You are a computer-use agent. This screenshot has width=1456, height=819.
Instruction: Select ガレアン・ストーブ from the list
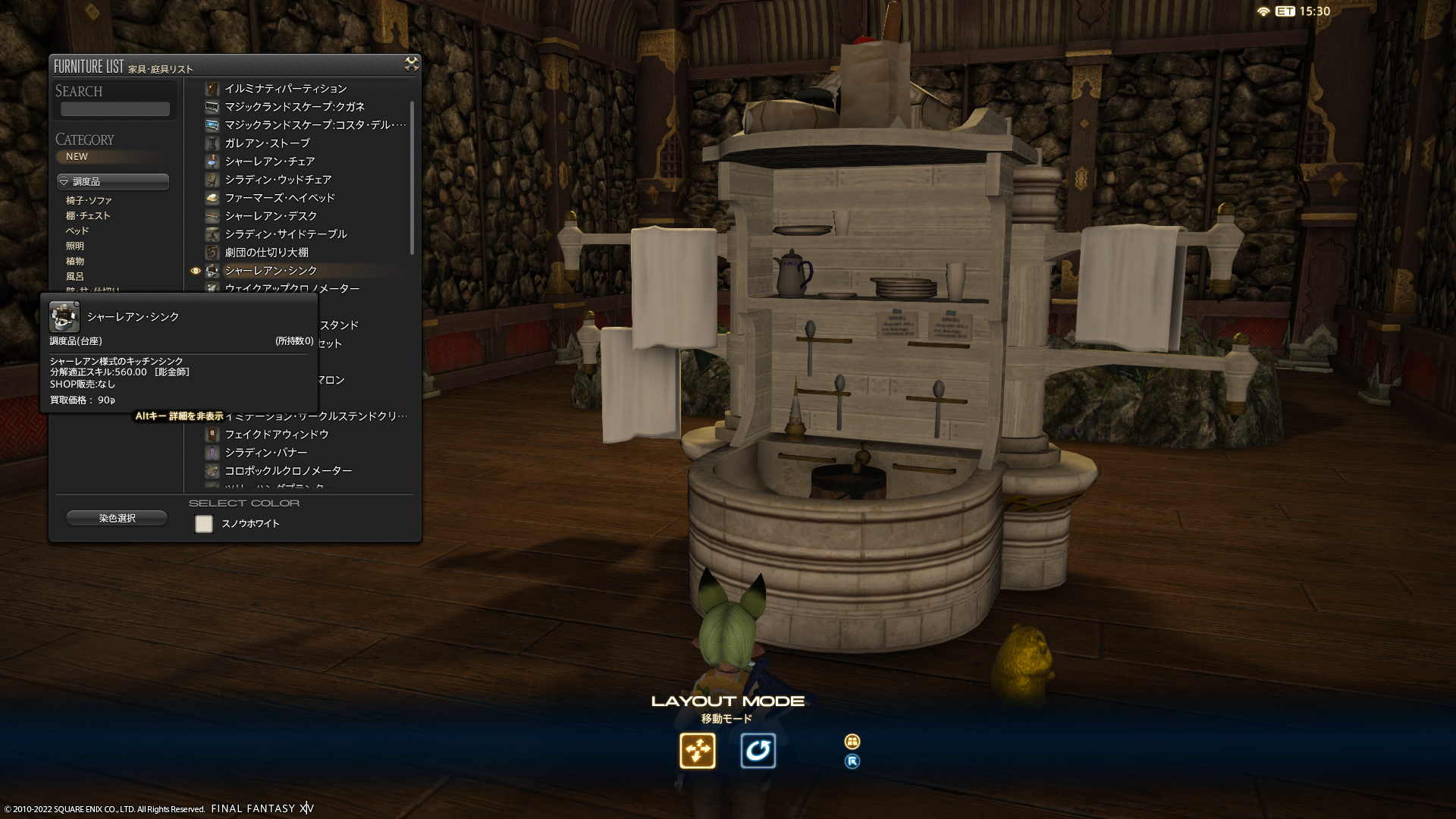pyautogui.click(x=267, y=143)
